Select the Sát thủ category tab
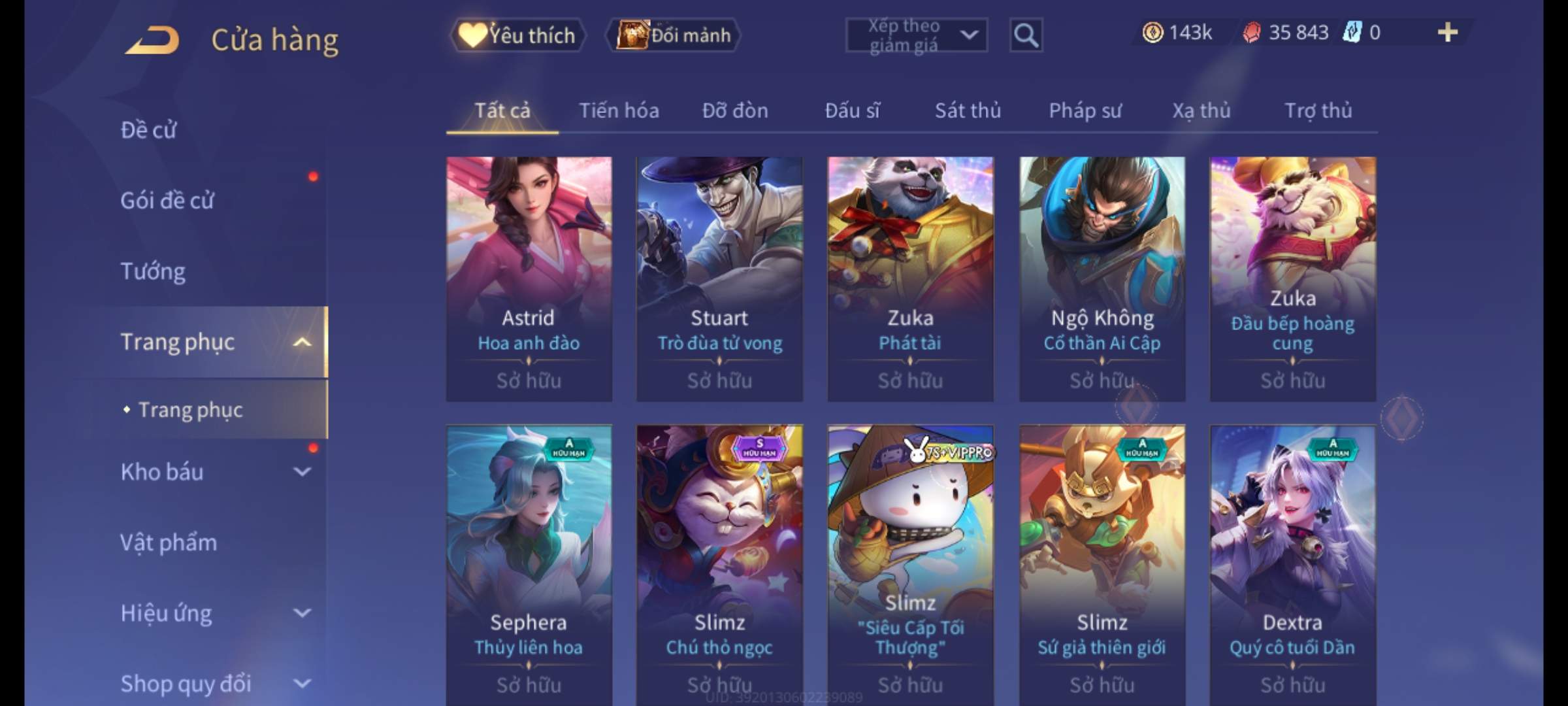 968,111
